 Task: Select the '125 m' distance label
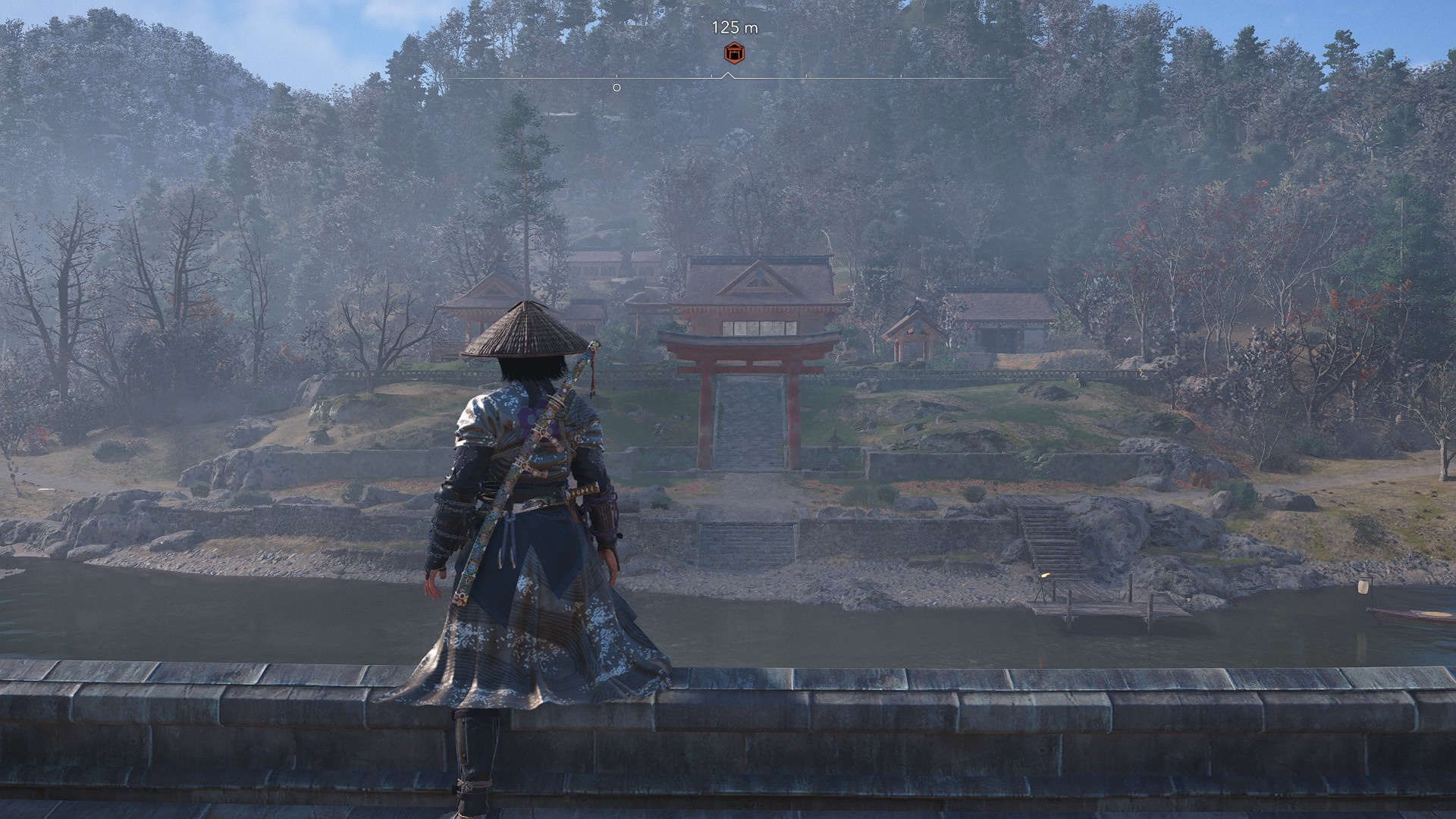(735, 25)
